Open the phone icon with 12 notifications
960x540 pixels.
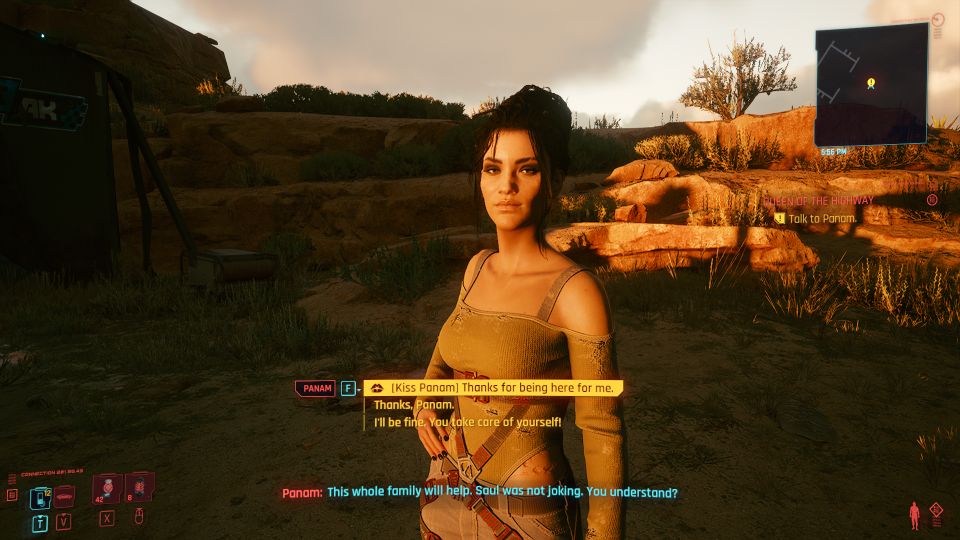tap(41, 498)
